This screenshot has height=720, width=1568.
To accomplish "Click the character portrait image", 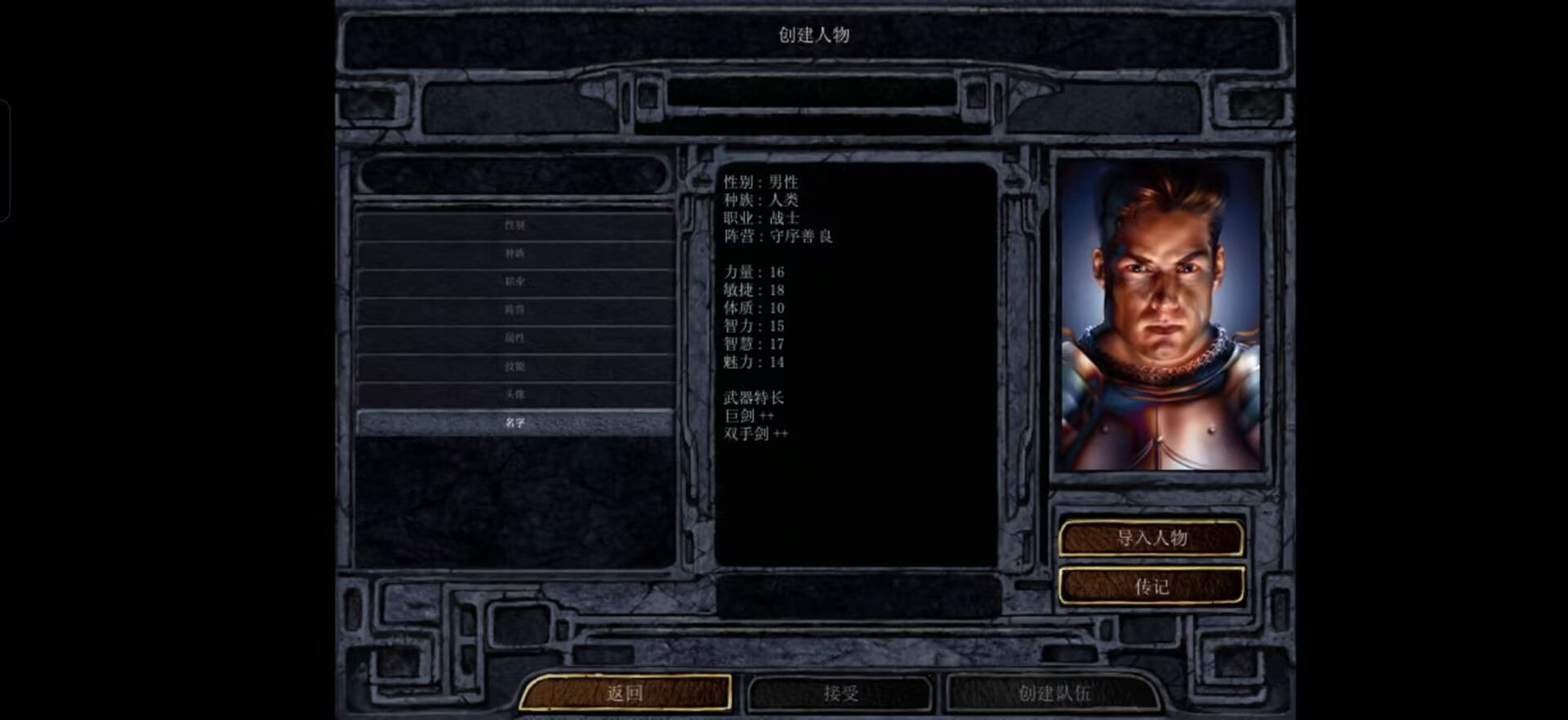I will [1160, 314].
